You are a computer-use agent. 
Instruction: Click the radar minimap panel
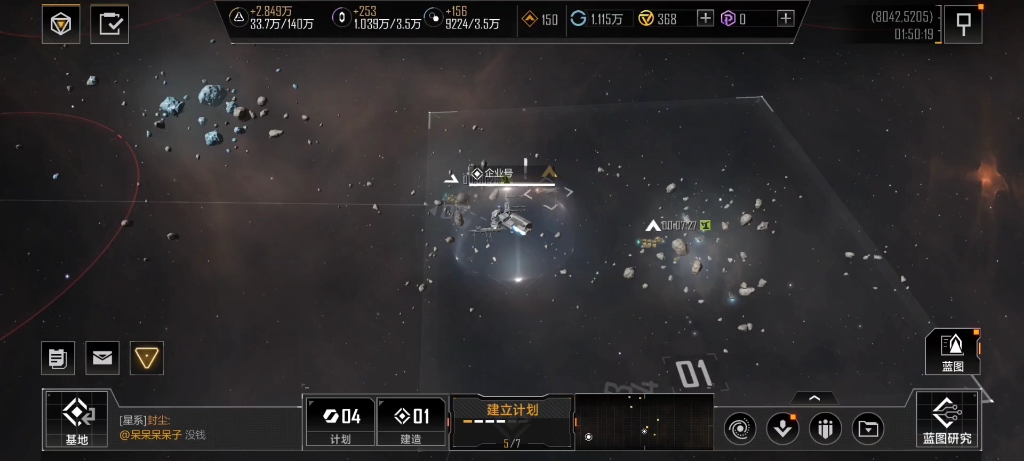pos(644,421)
